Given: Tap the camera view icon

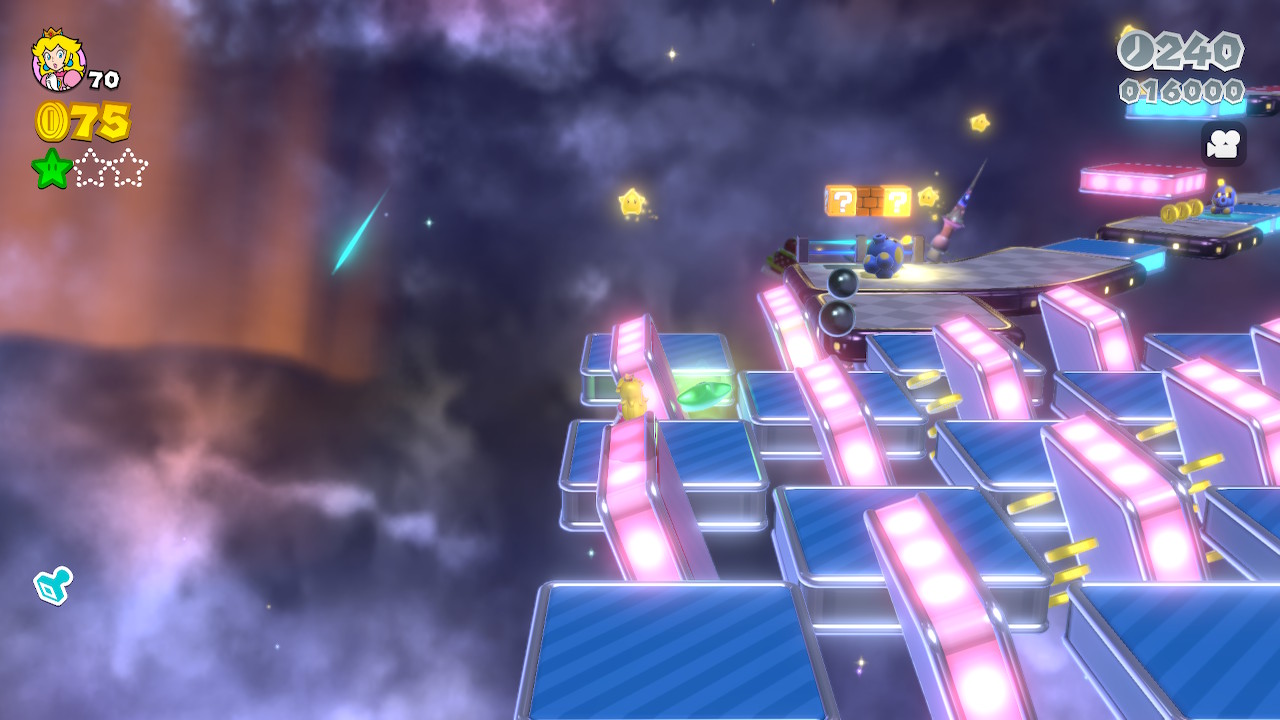Looking at the screenshot, I should 1223,144.
